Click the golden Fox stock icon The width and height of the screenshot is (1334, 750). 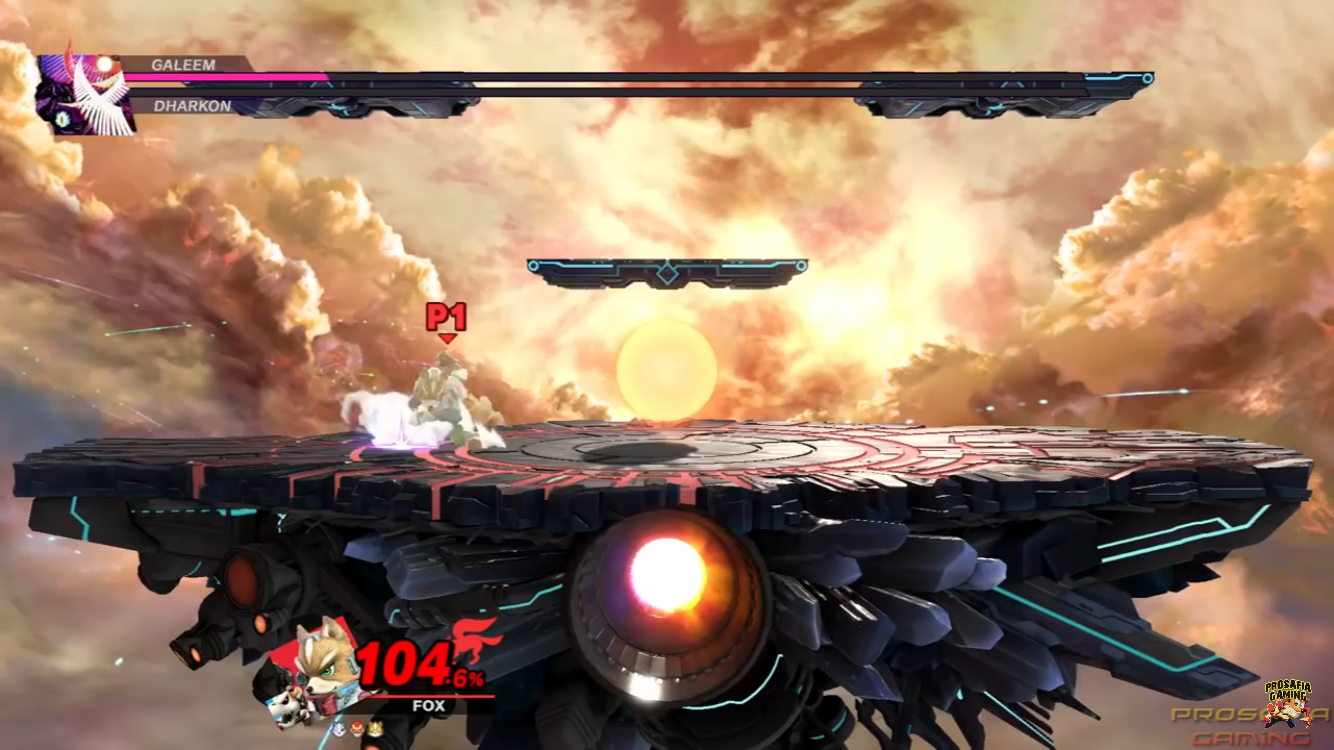(375, 729)
